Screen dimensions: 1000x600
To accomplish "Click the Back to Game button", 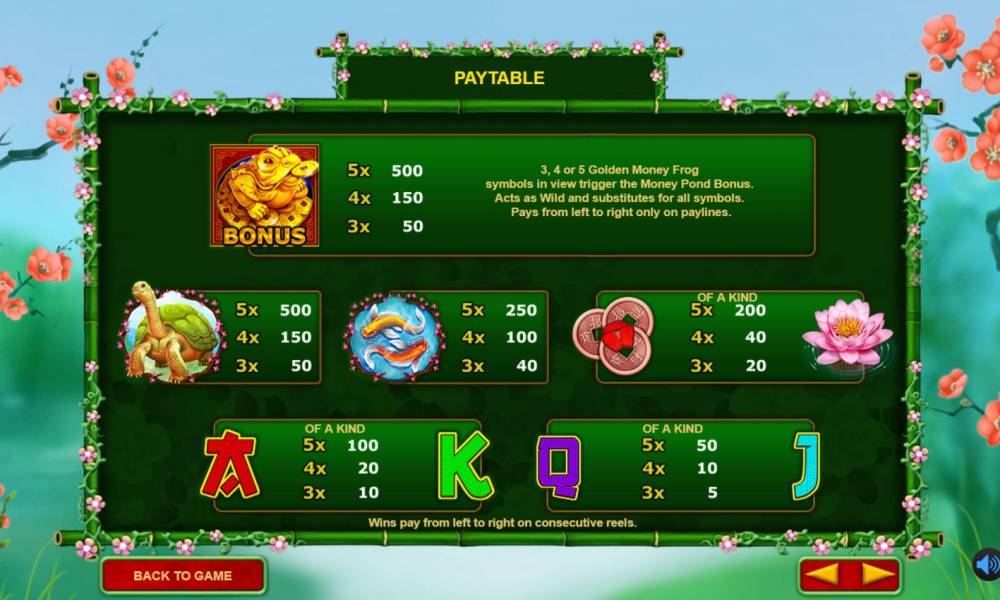I will (183, 575).
